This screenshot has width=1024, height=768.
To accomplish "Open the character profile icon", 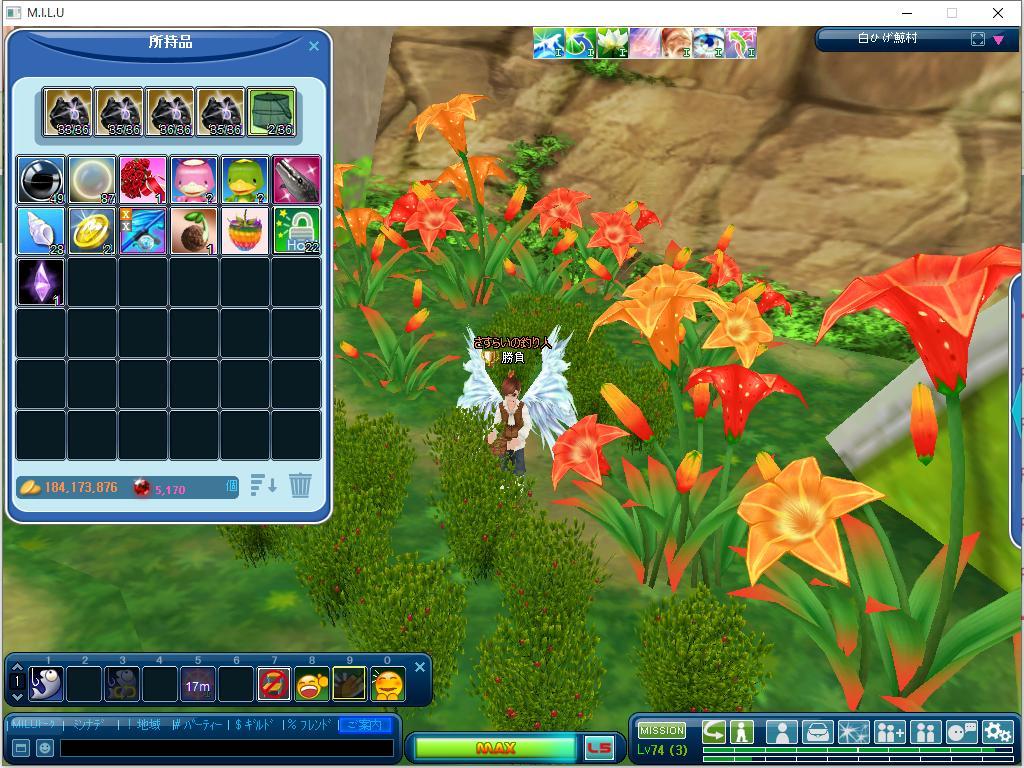I will click(781, 732).
